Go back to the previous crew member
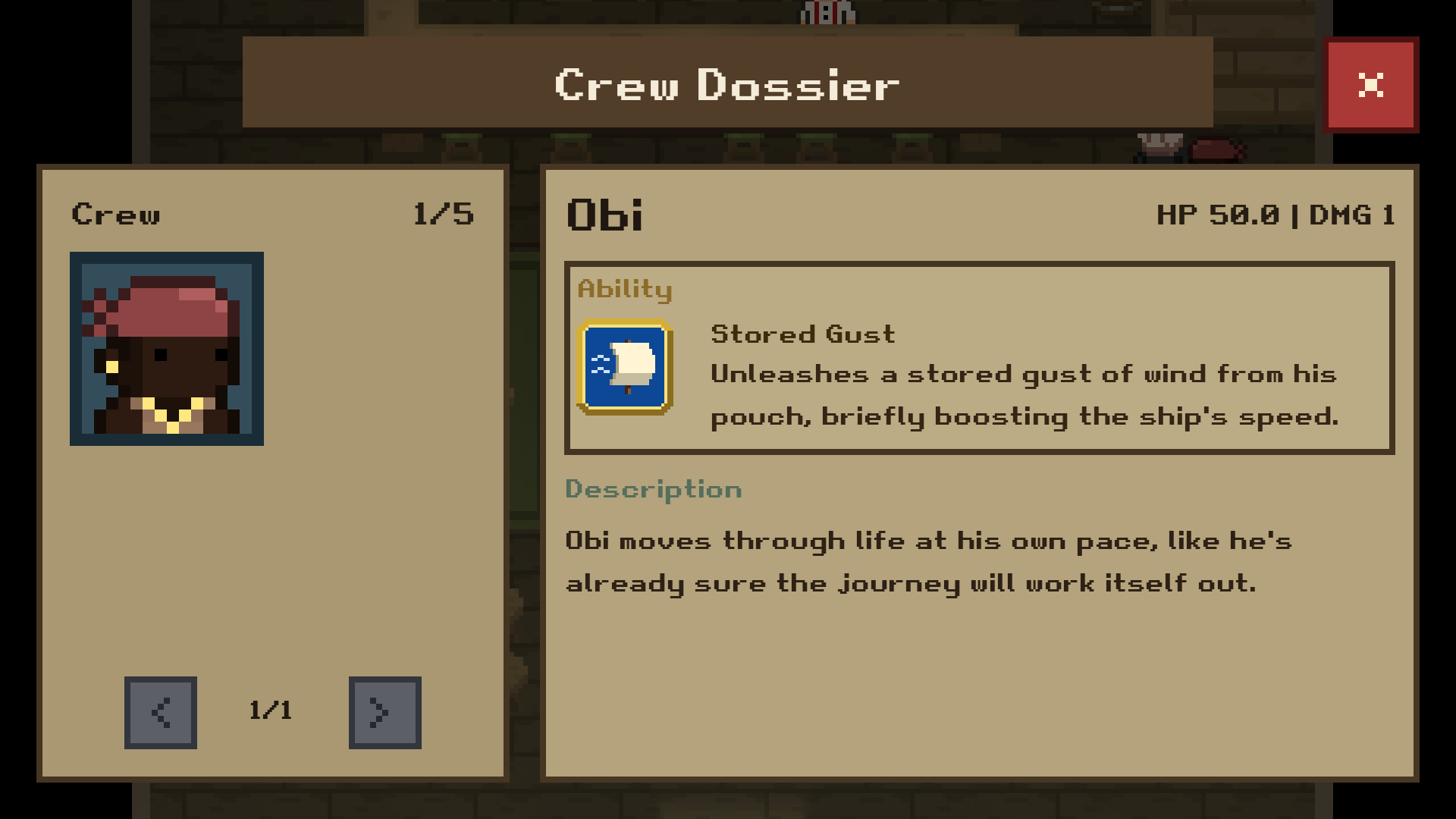Viewport: 1456px width, 819px height. 160,713
